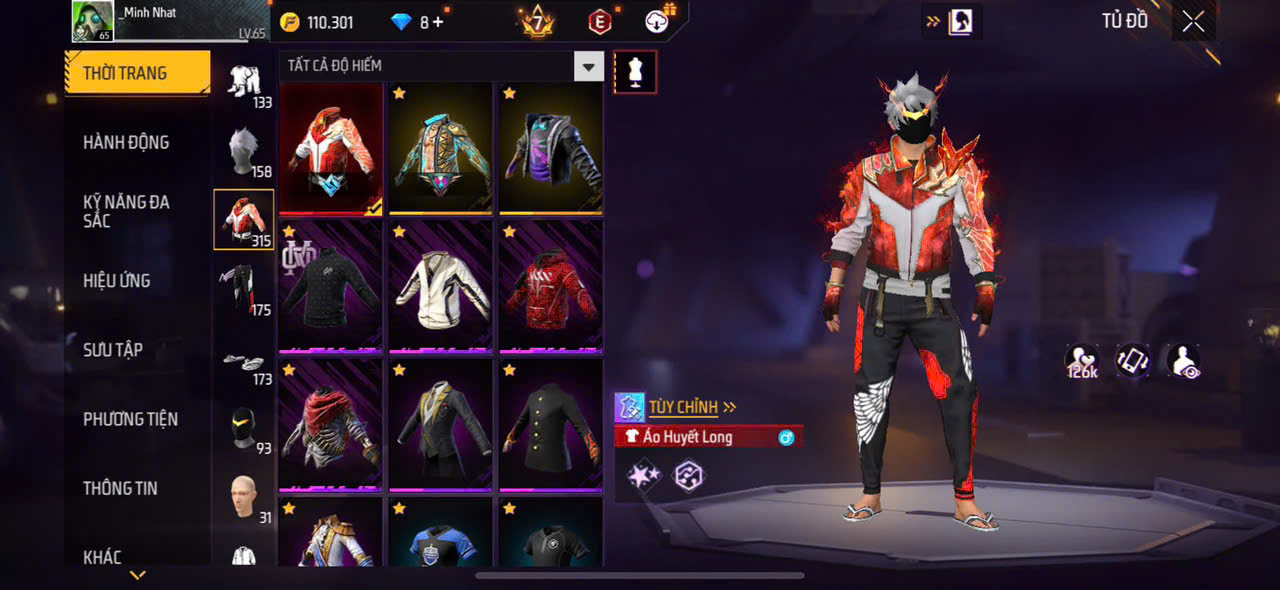1280x590 pixels.
Task: Open the KỸ NĂNG ĐA SẮC tab
Action: click(x=126, y=211)
